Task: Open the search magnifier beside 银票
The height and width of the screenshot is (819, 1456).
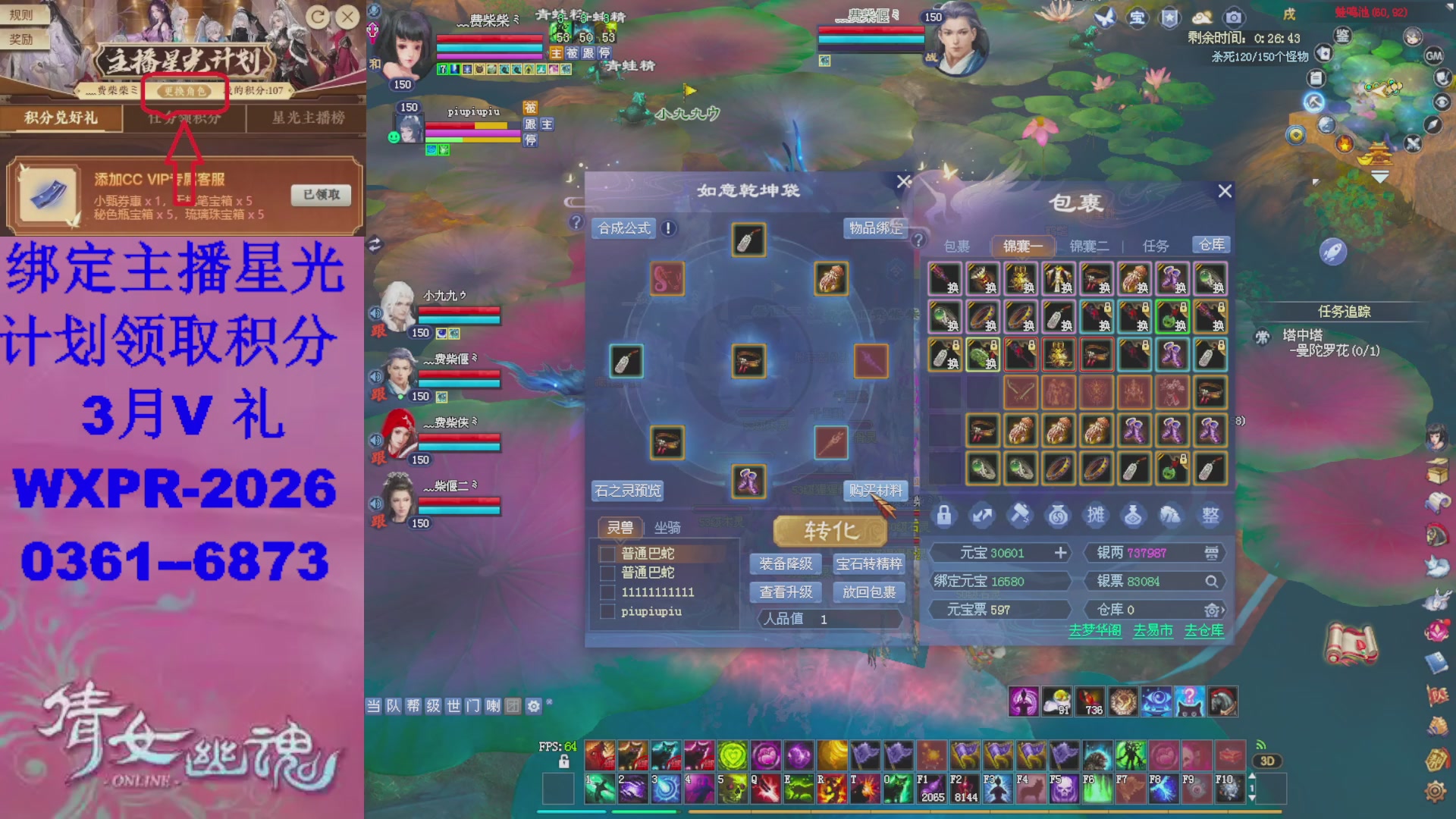Action: (x=1213, y=581)
